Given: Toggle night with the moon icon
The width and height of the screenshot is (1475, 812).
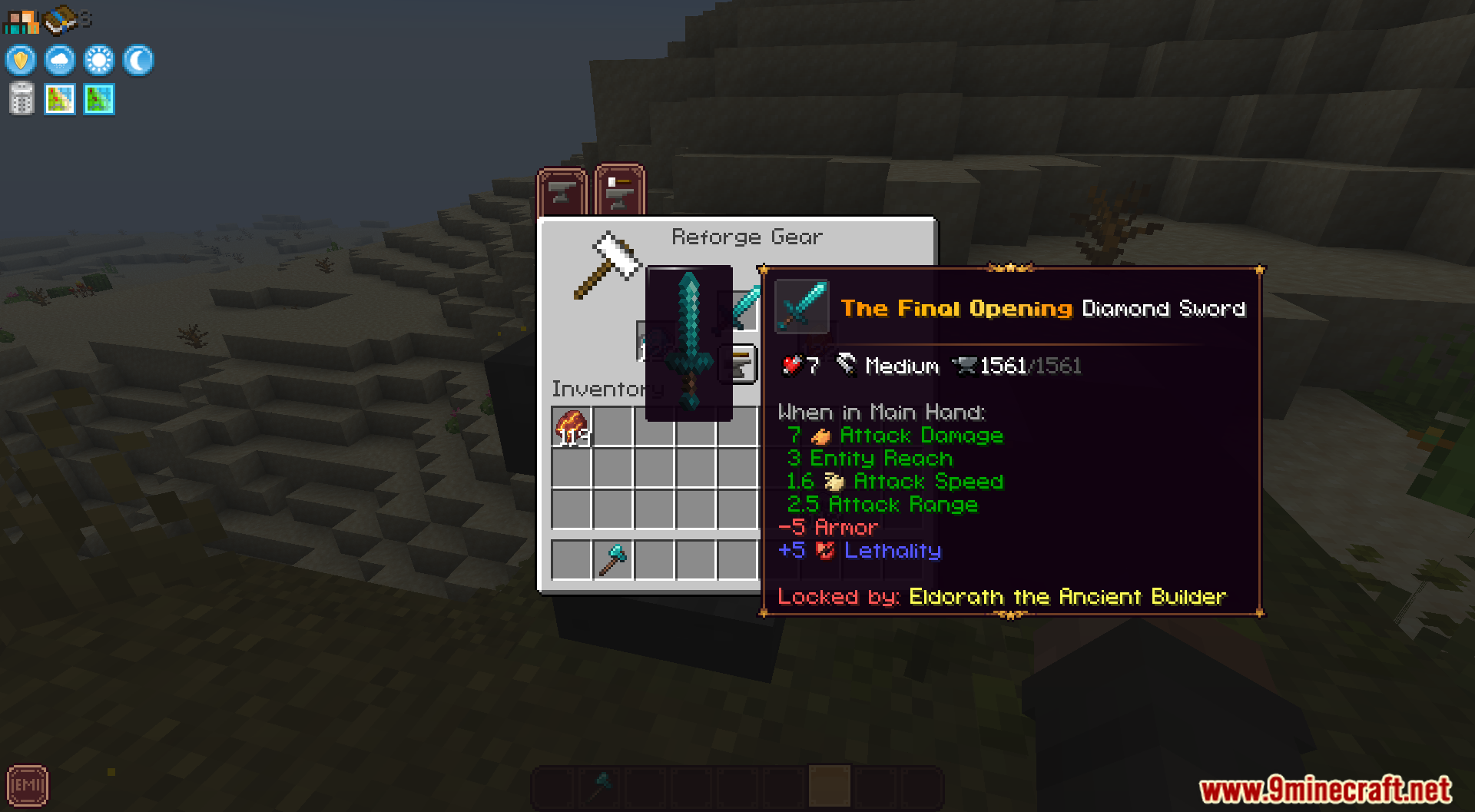Looking at the screenshot, I should 137,60.
